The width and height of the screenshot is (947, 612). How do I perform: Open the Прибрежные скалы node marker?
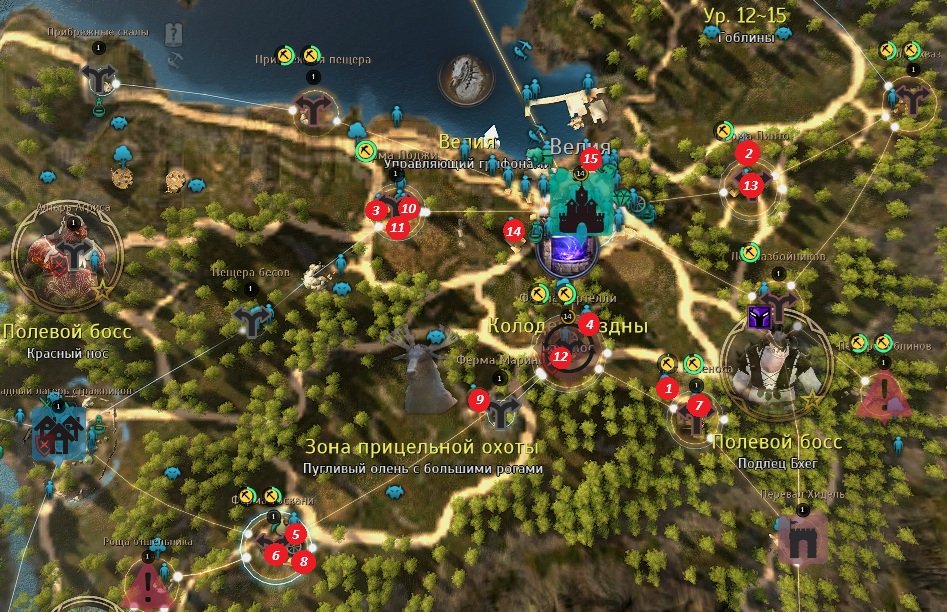(x=98, y=77)
